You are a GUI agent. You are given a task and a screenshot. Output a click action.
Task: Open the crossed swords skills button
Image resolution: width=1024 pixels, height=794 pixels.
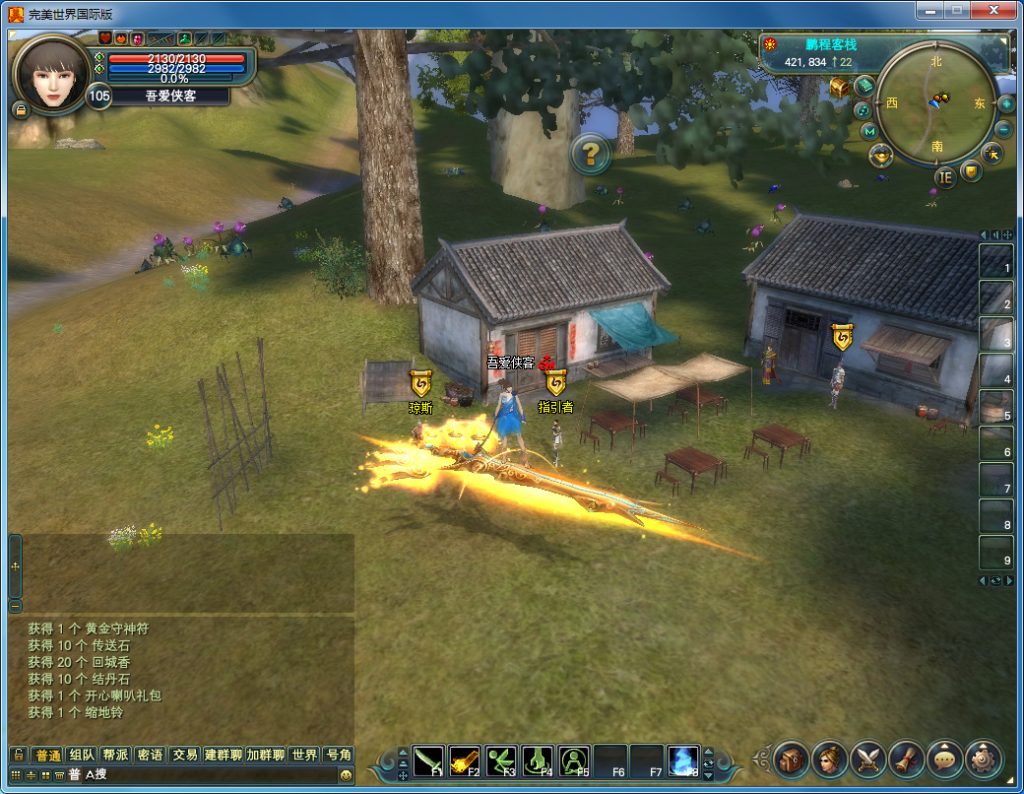coord(867,760)
